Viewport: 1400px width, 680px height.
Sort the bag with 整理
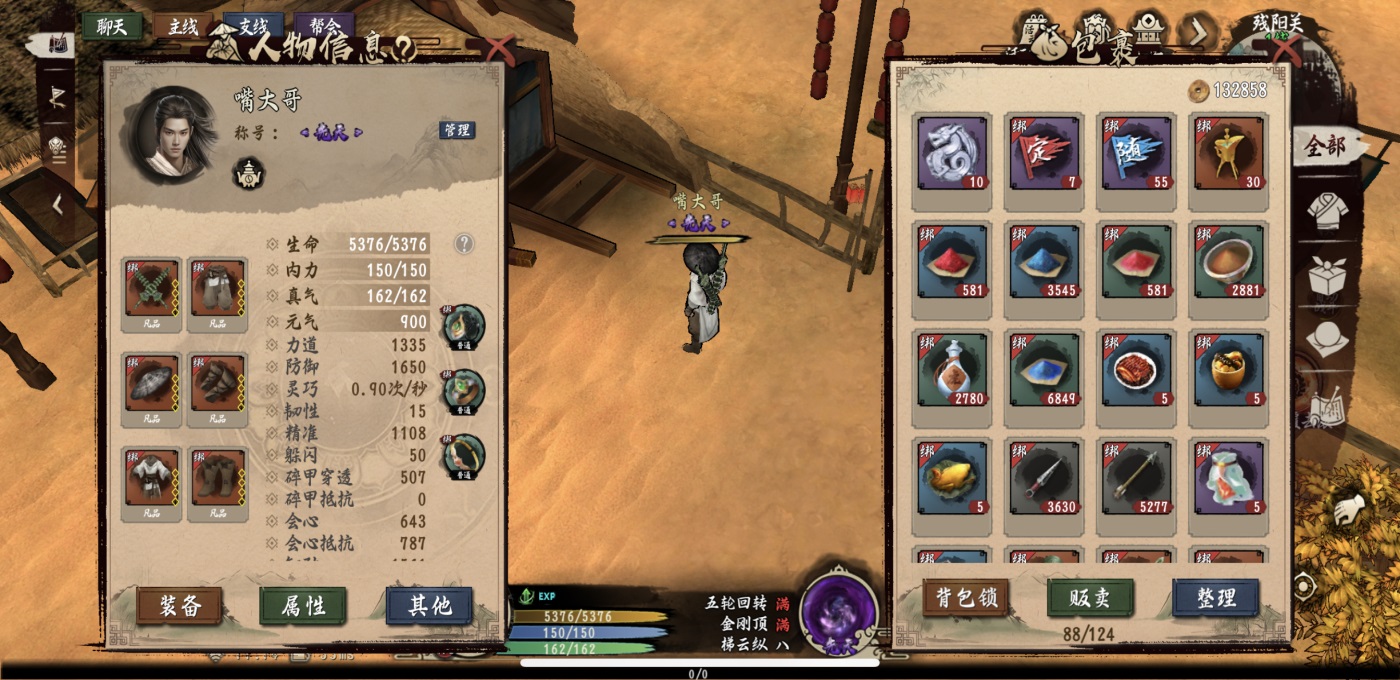(x=1215, y=598)
